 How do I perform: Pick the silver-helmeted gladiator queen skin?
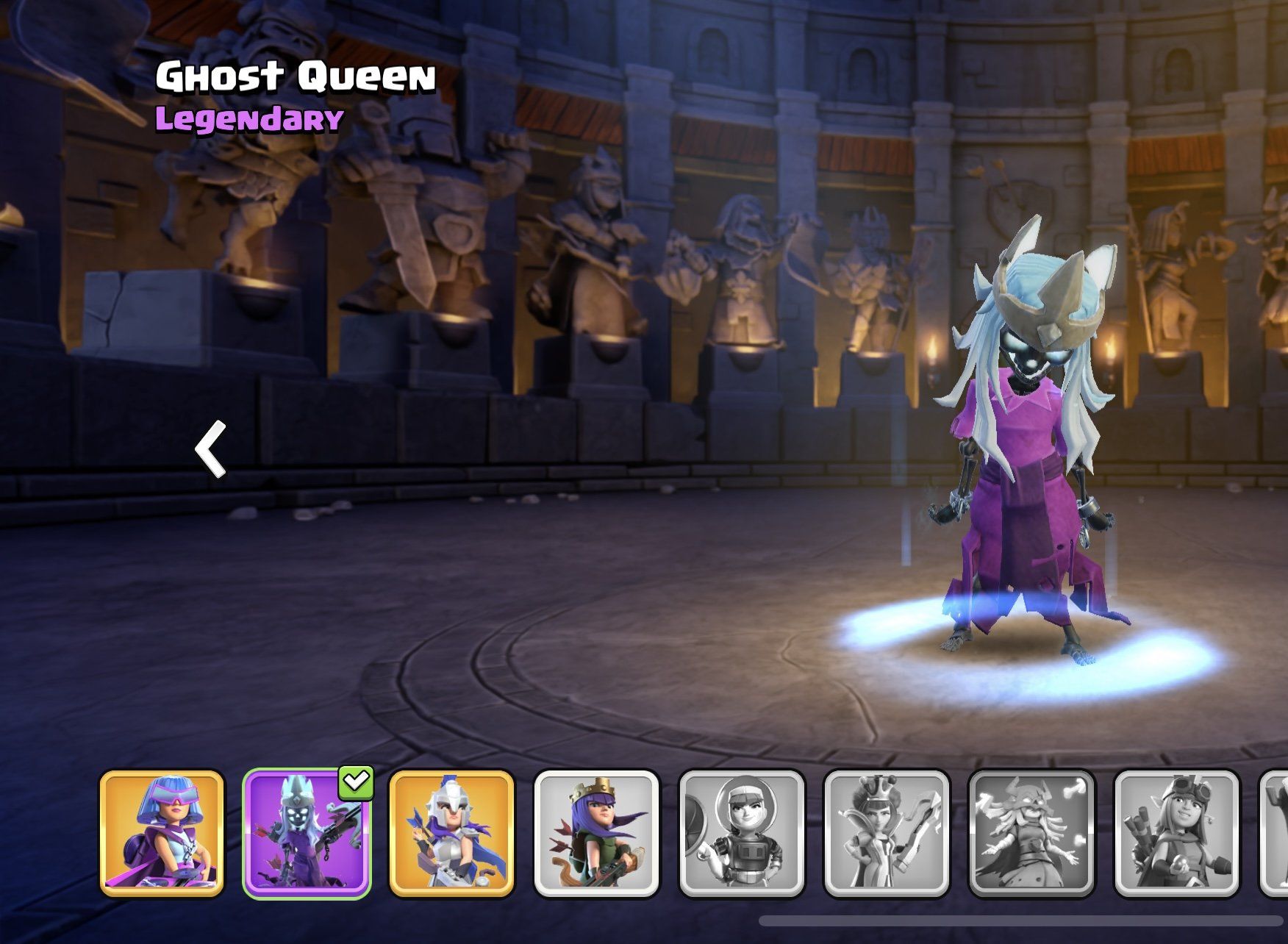[451, 833]
